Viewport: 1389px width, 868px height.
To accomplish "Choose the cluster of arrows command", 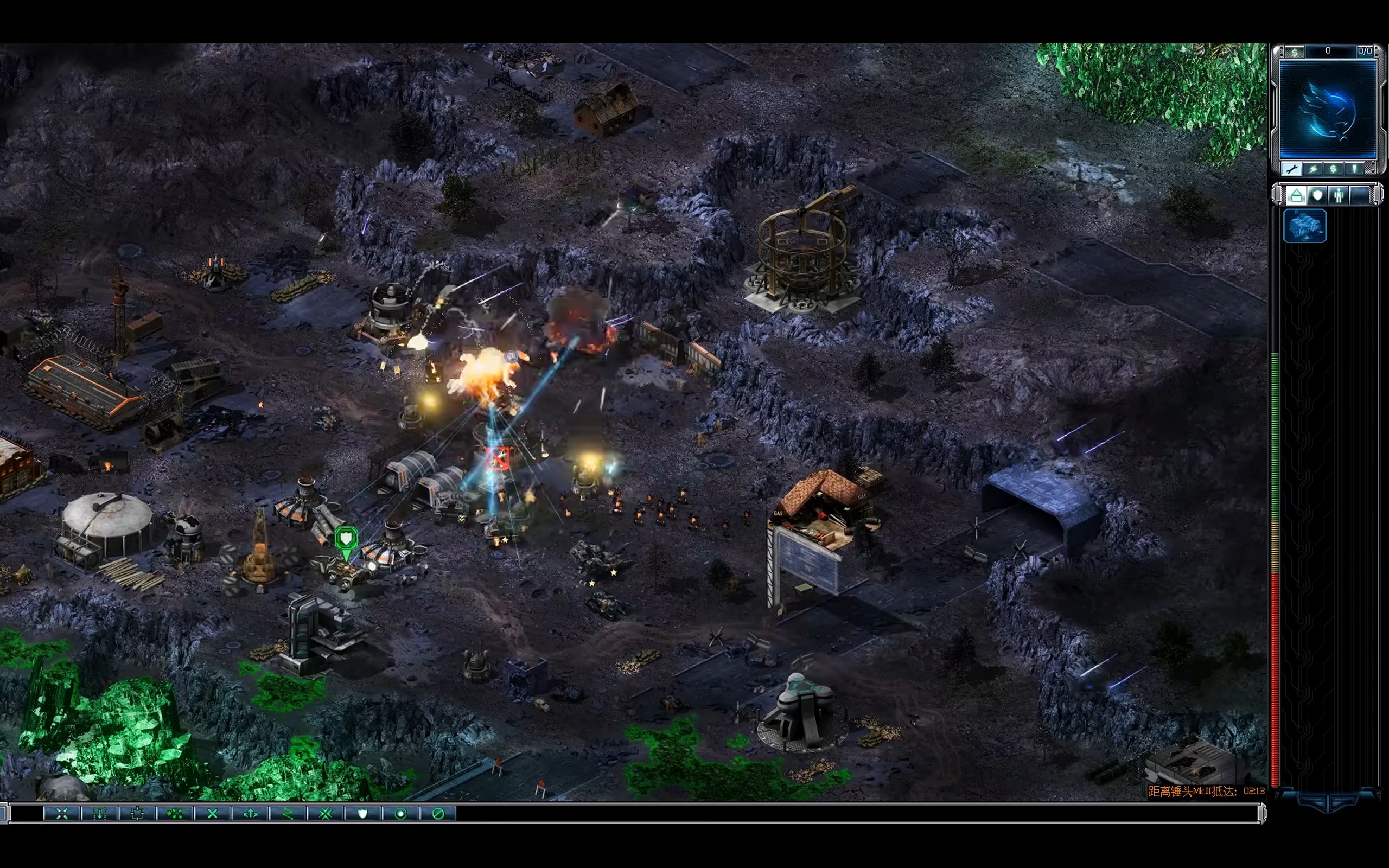I will tap(175, 813).
